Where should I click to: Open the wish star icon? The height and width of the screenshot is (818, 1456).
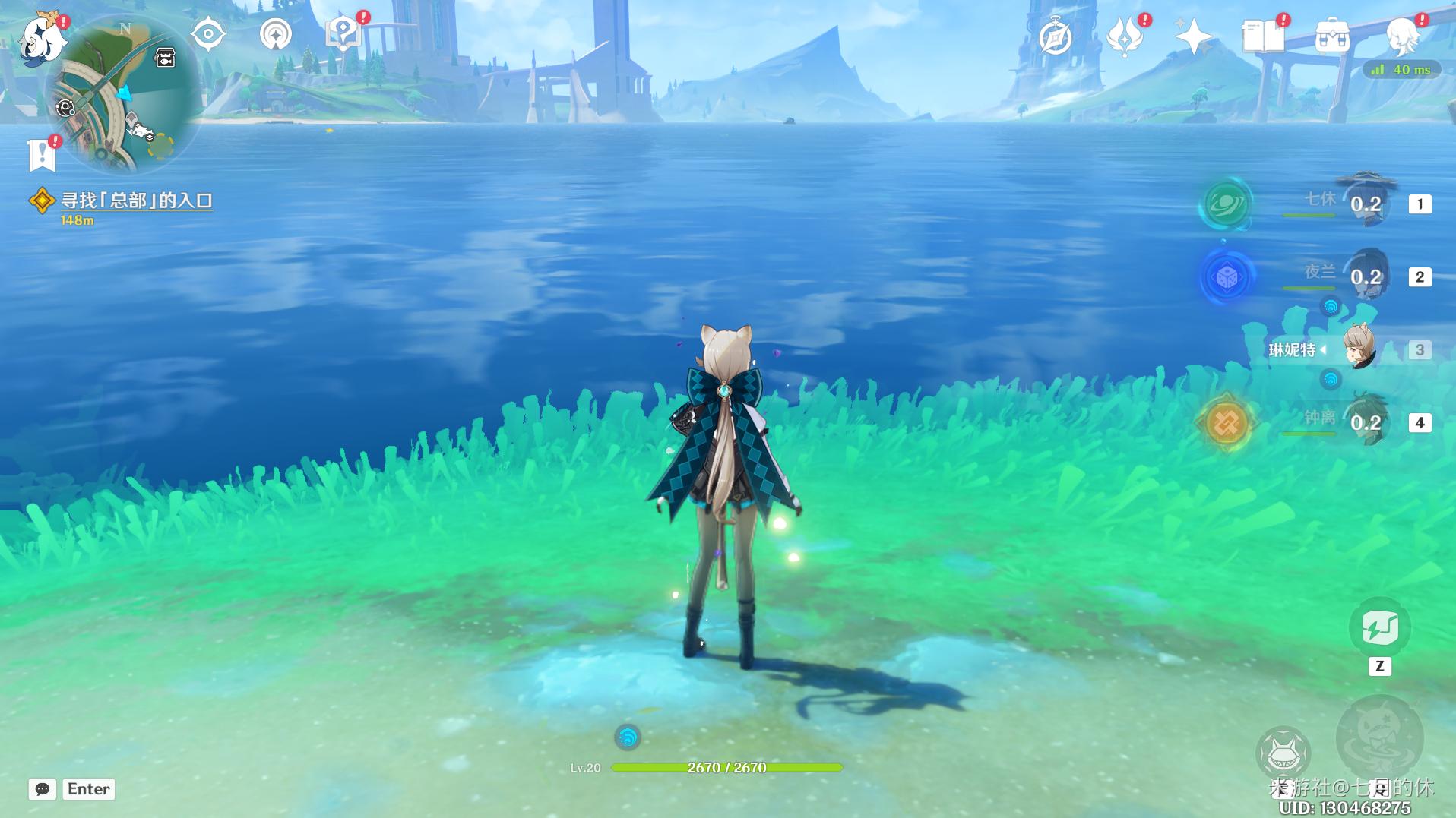point(1193,36)
